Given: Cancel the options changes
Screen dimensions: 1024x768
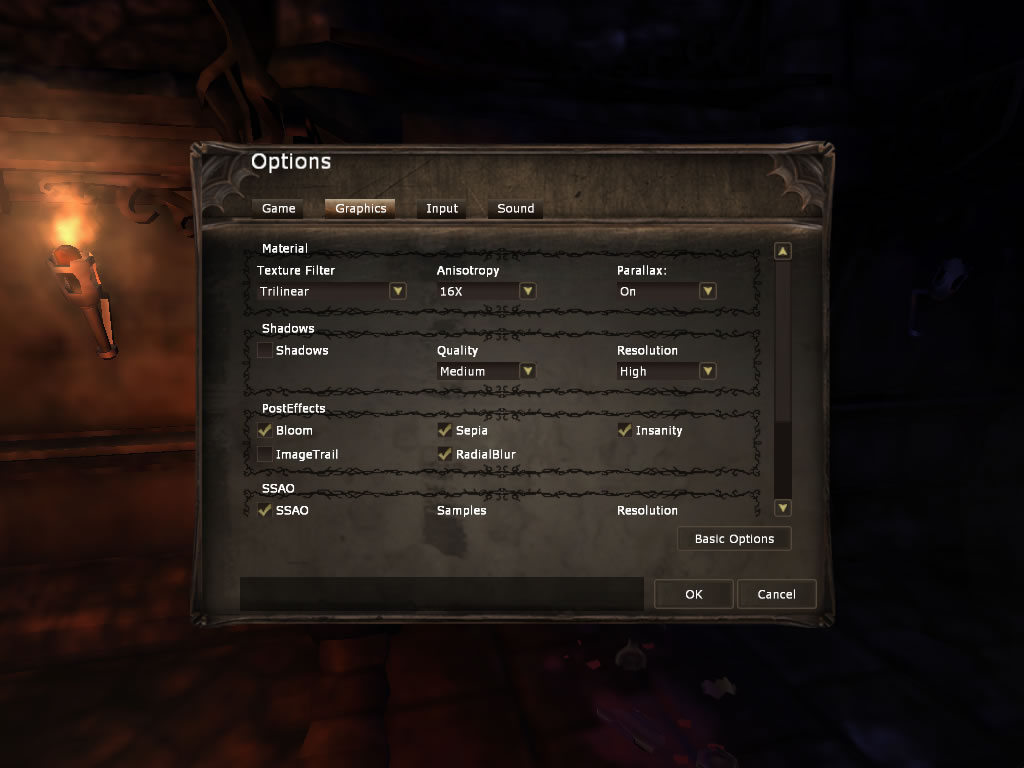Looking at the screenshot, I should point(776,594).
